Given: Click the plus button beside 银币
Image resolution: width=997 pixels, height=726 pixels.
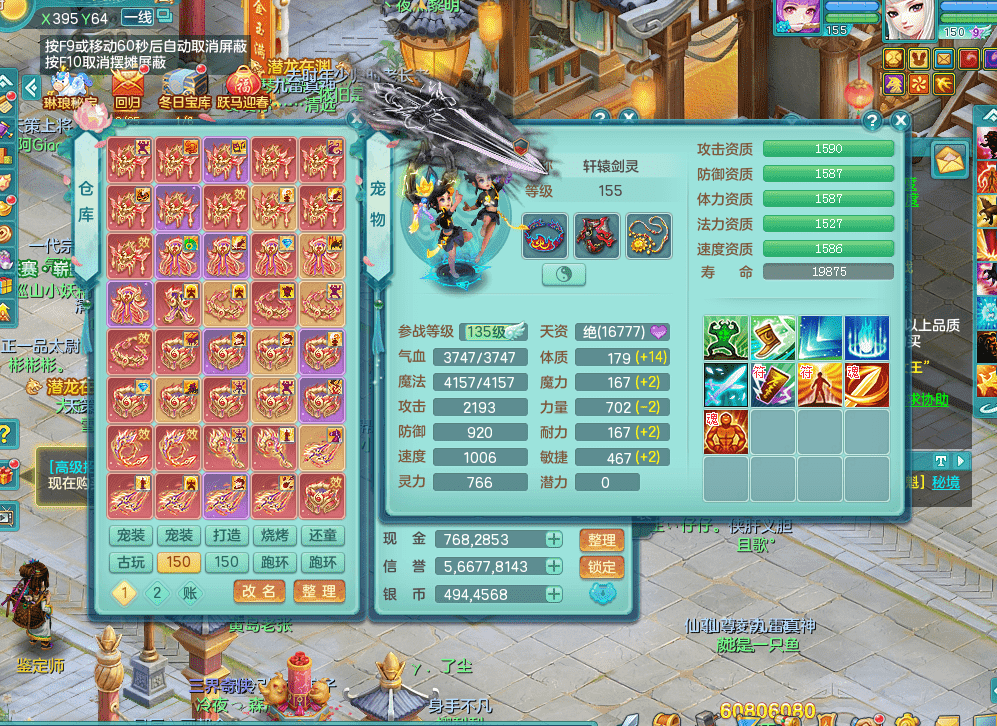Looking at the screenshot, I should click(x=553, y=594).
